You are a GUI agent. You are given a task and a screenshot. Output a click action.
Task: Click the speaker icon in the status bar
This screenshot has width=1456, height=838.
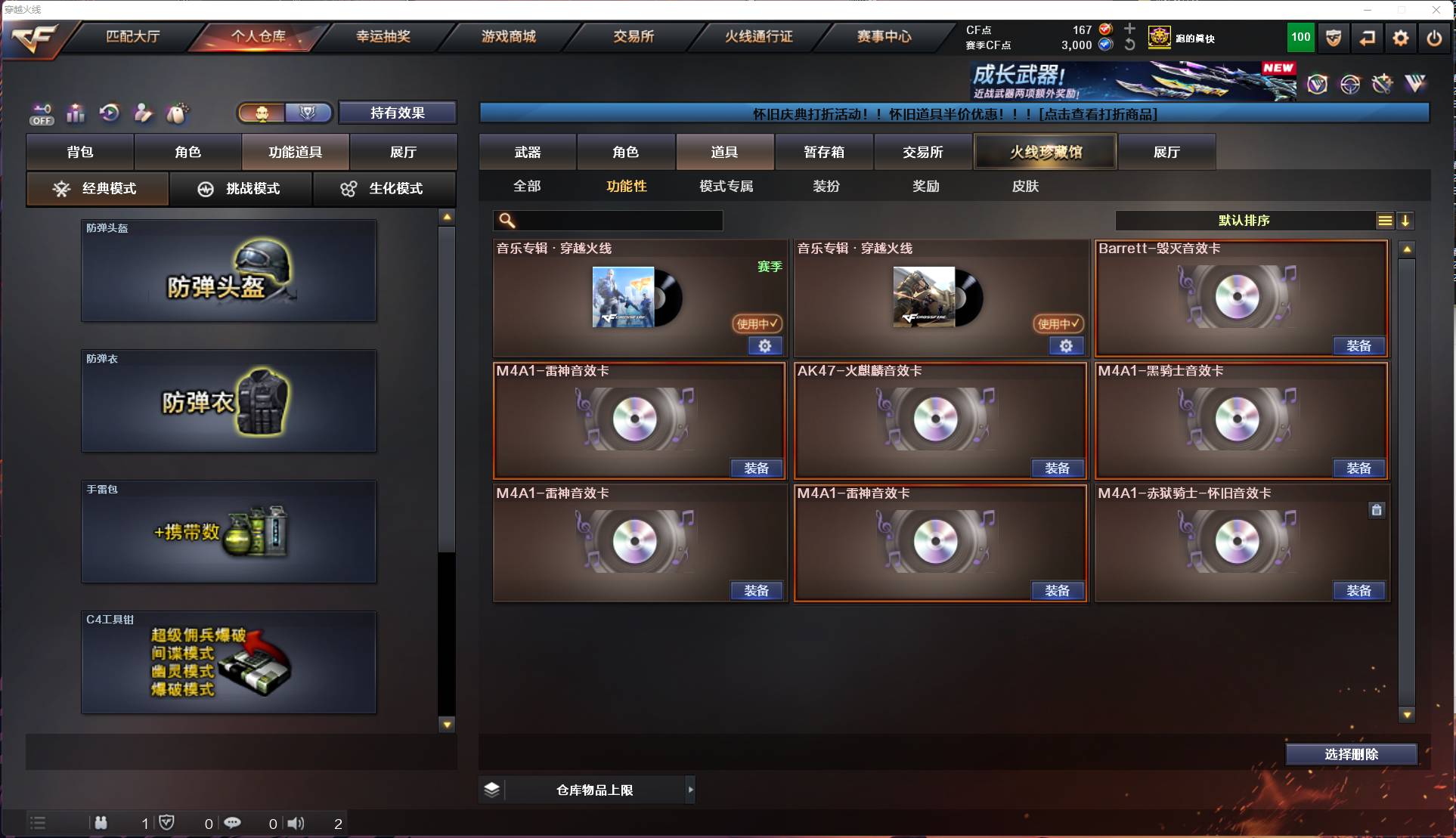[296, 823]
